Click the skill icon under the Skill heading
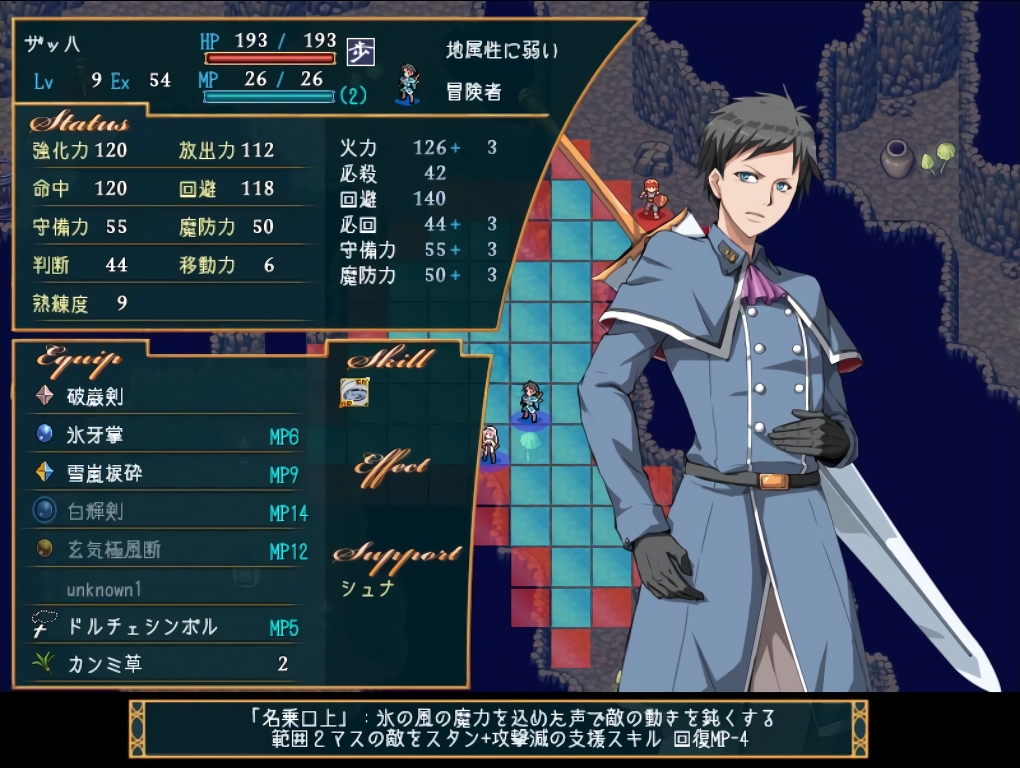The height and width of the screenshot is (768, 1020). pyautogui.click(x=354, y=392)
